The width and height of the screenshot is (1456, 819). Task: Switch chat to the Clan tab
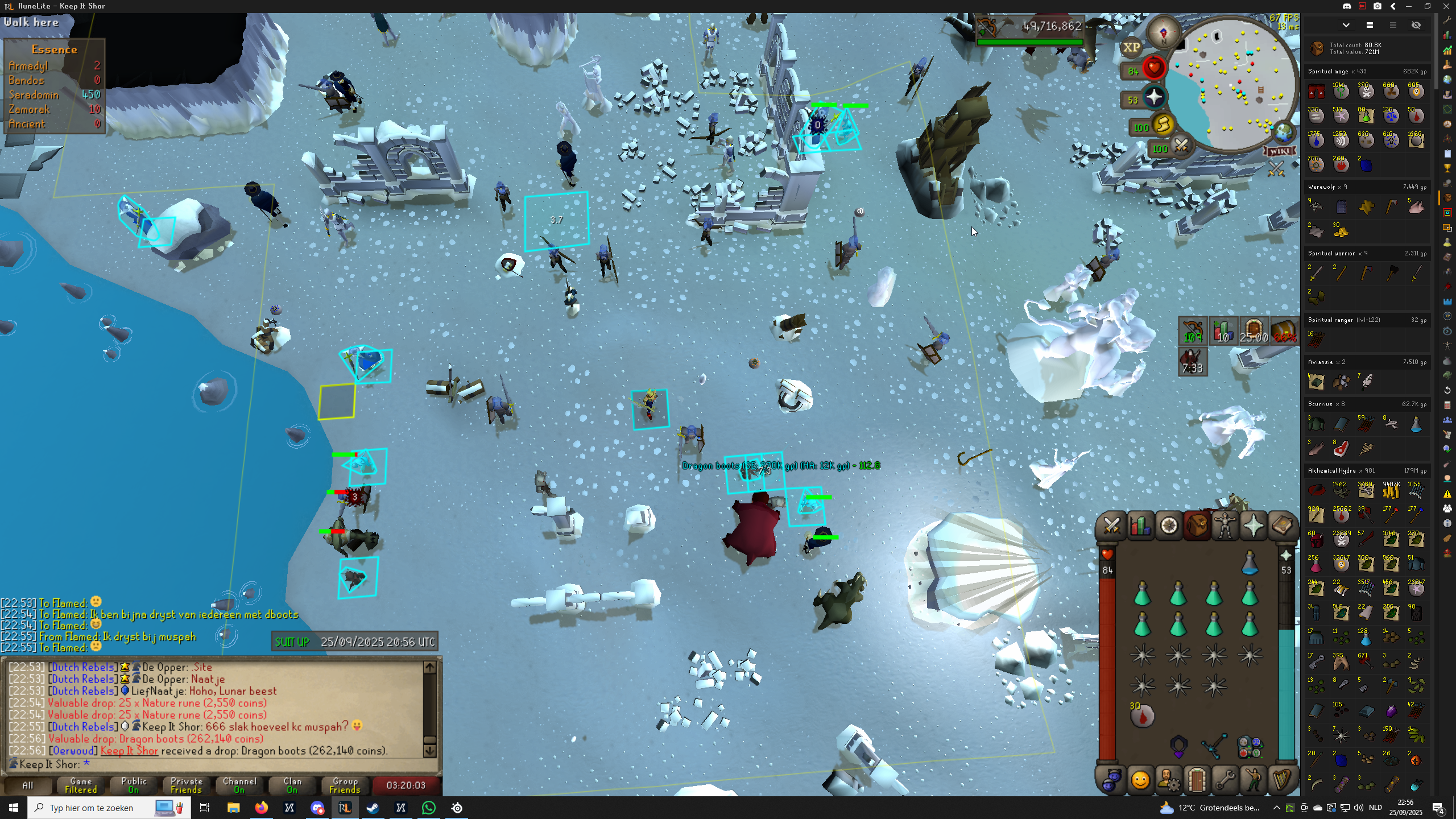click(292, 785)
